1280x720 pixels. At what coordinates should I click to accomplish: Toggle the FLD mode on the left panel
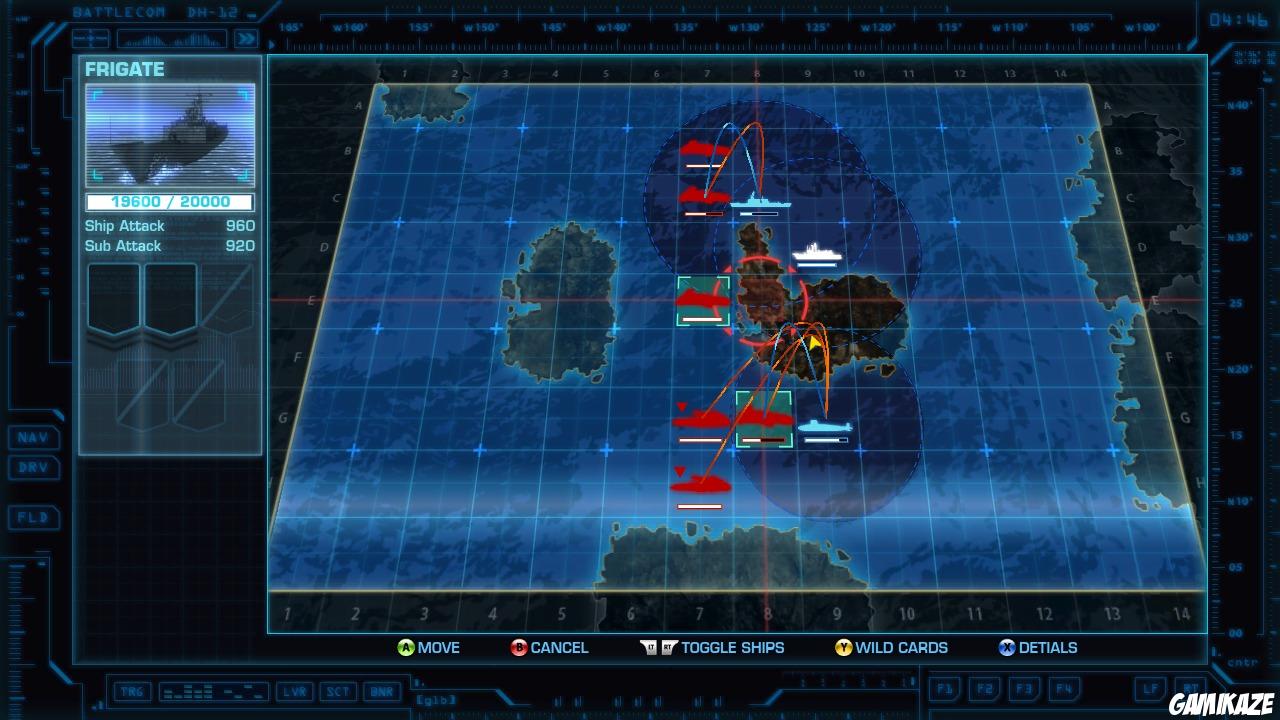pyautogui.click(x=33, y=518)
